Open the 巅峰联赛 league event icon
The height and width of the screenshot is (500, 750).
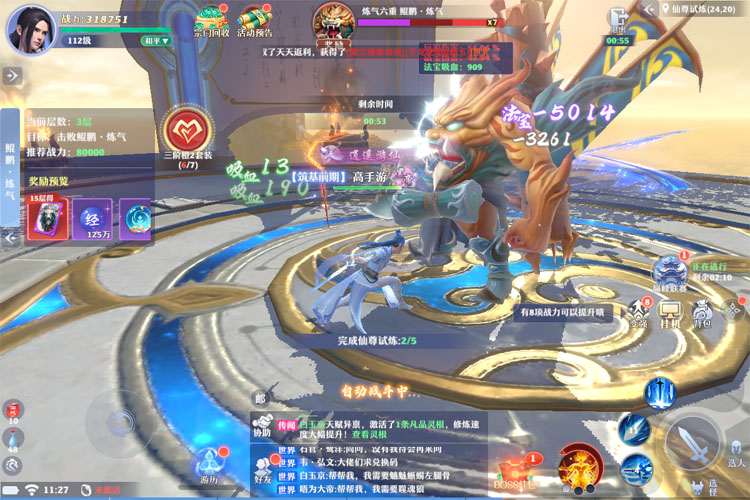pos(669,270)
